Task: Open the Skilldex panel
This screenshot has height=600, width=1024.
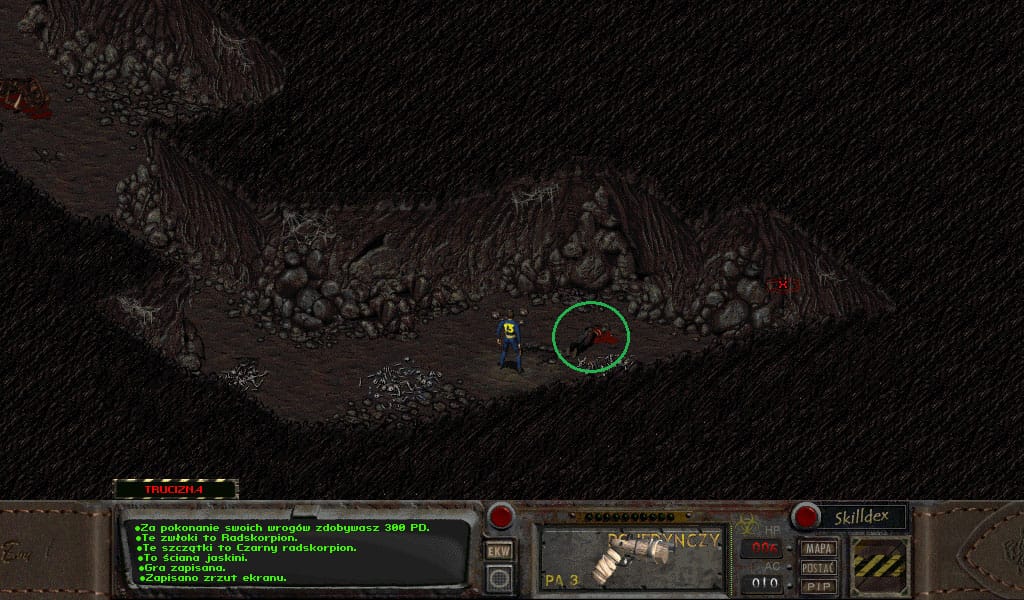Action: tap(862, 517)
